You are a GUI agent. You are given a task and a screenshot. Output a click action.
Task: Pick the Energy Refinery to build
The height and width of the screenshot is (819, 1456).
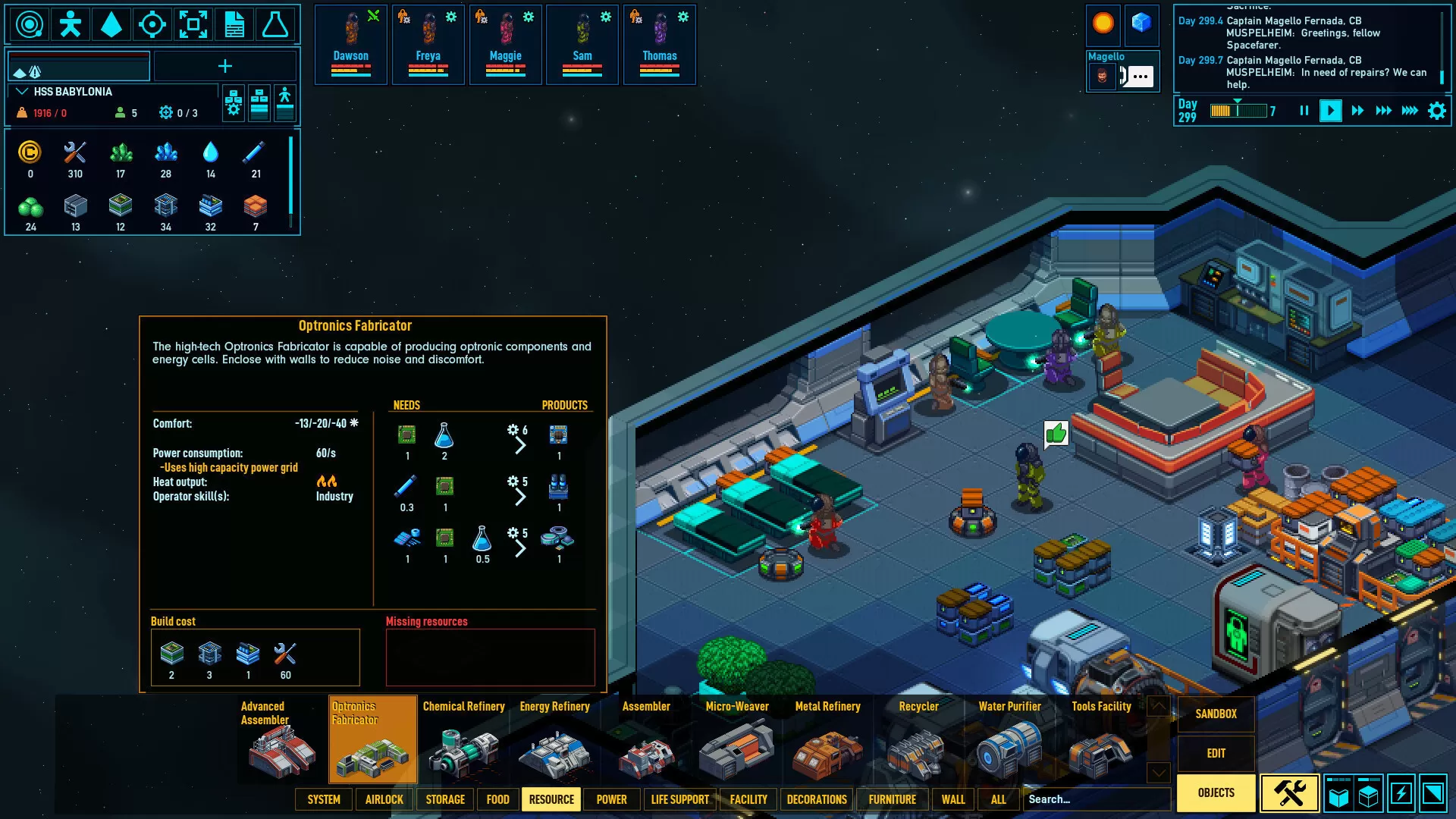pos(554,739)
